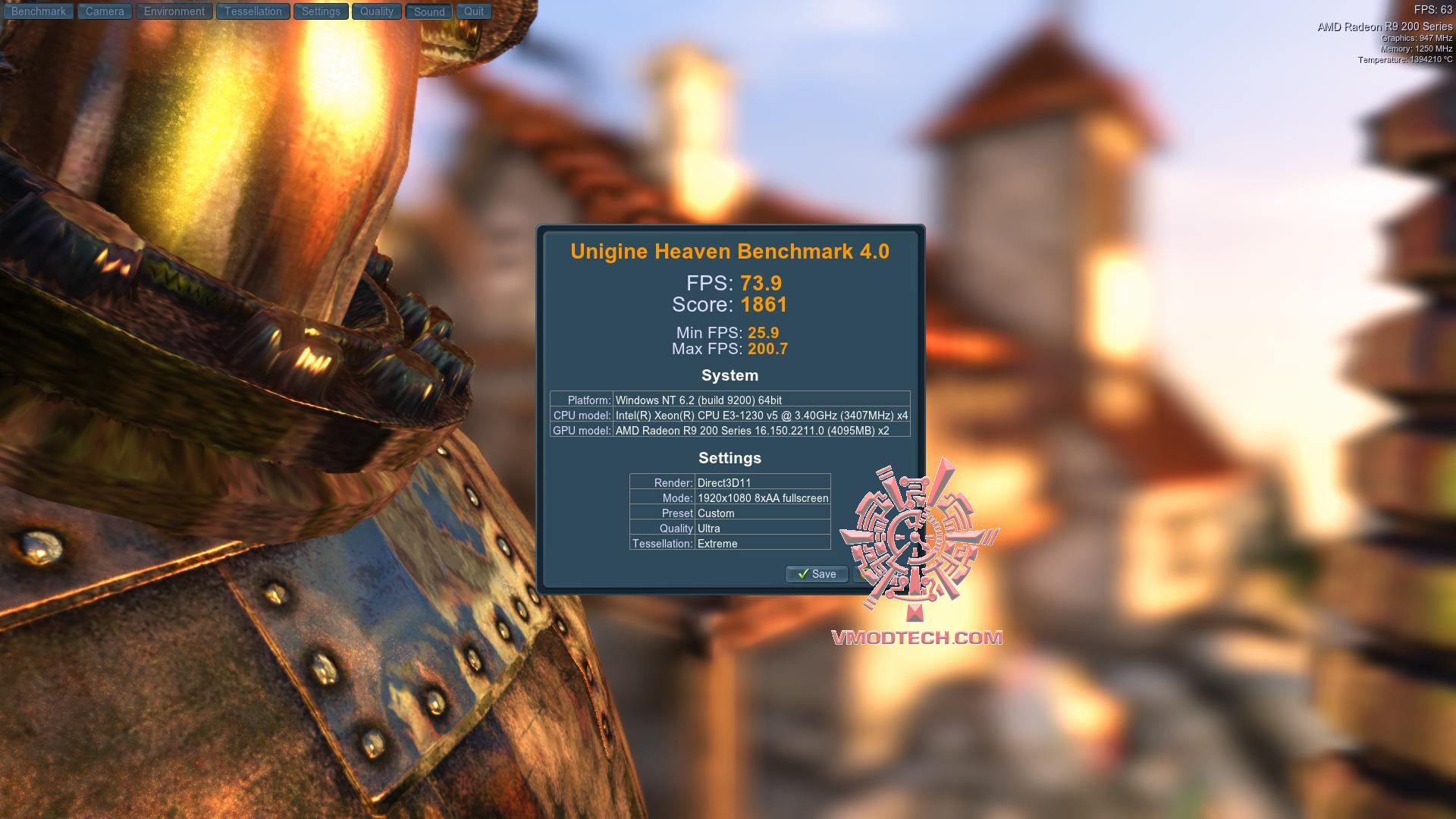Toggle the Sound button
Image resolution: width=1456 pixels, height=819 pixels.
(x=429, y=11)
